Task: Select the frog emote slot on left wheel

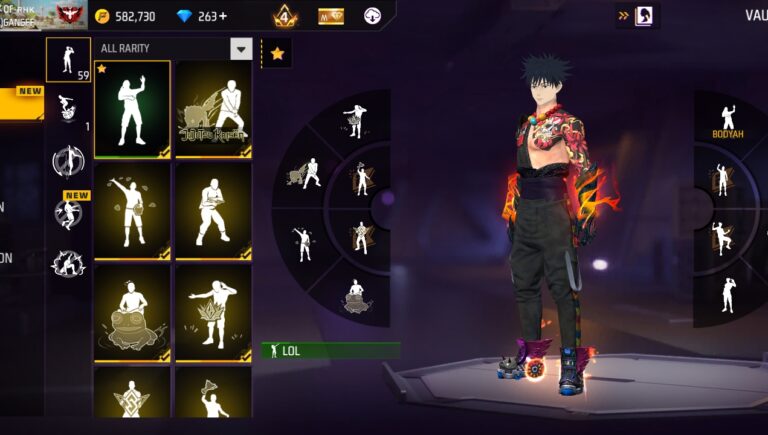Action: click(x=355, y=295)
